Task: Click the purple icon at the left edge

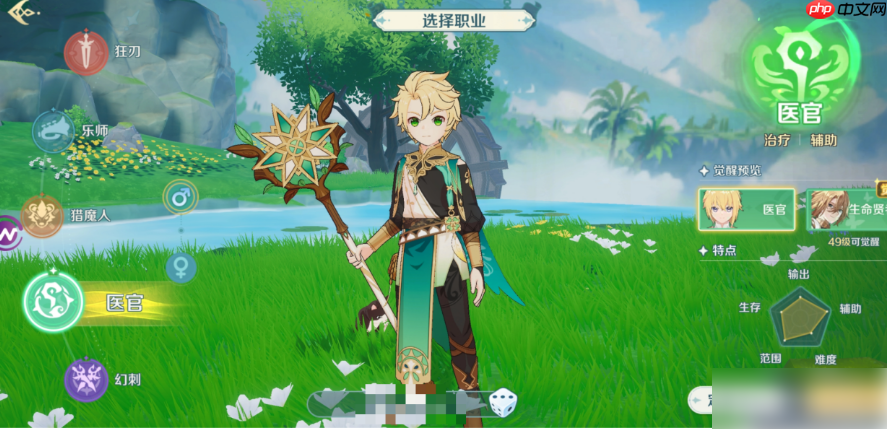Action: click(8, 234)
